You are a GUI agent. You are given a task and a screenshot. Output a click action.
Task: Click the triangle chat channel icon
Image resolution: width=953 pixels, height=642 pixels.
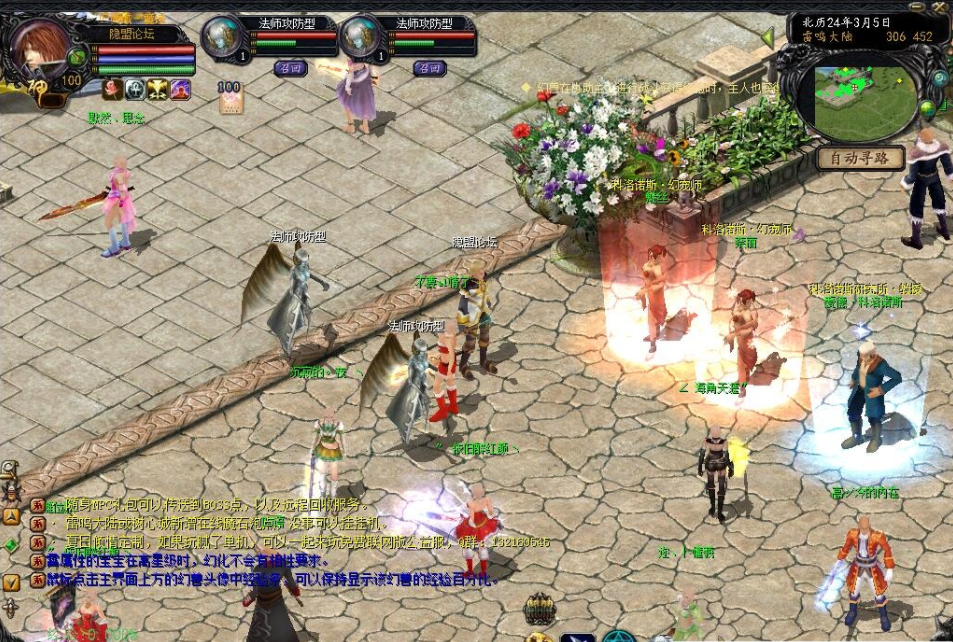tap(11, 517)
